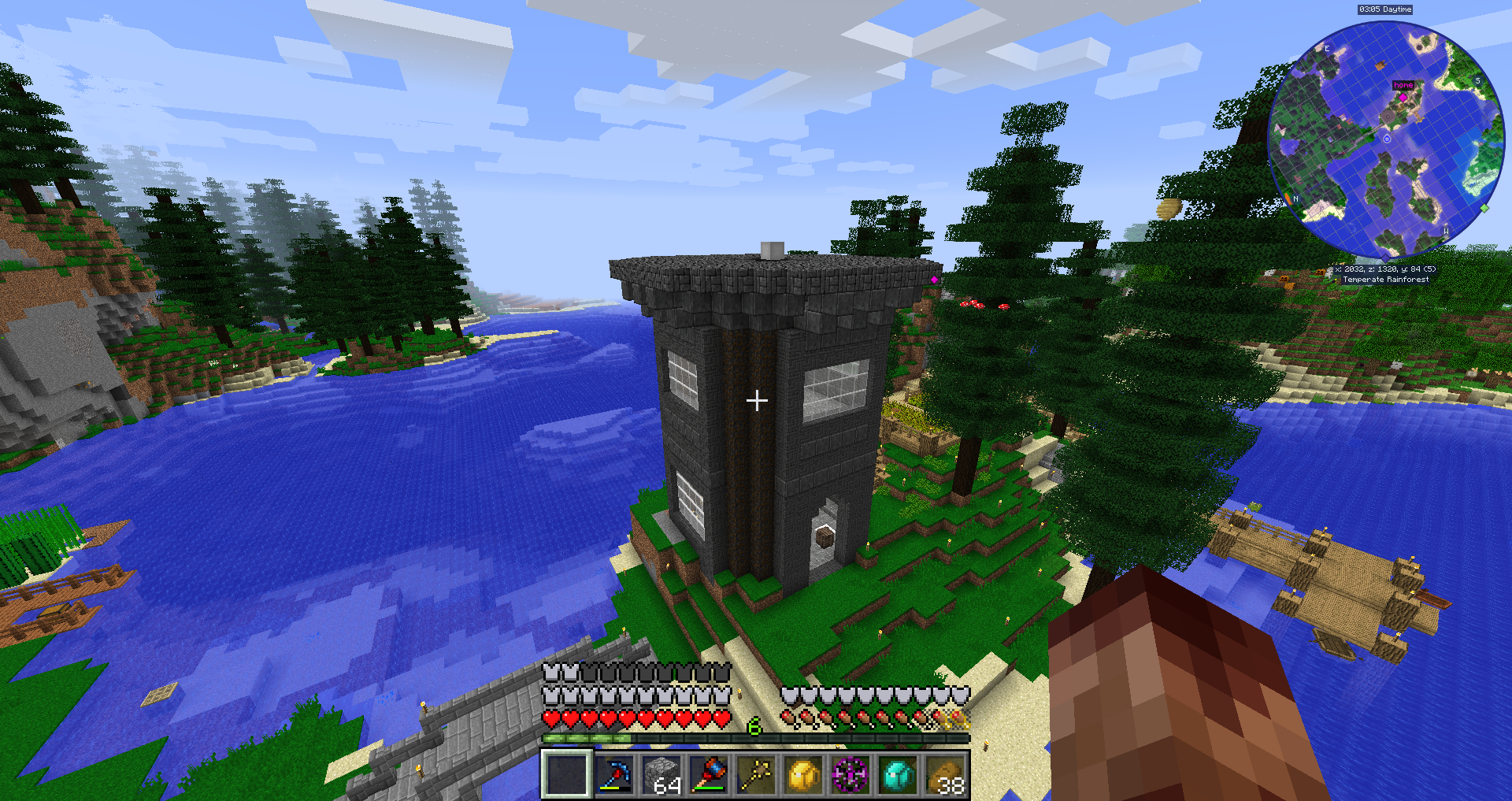Click the pink home waypoint on minimap
This screenshot has width=1512, height=801.
pos(1403,97)
